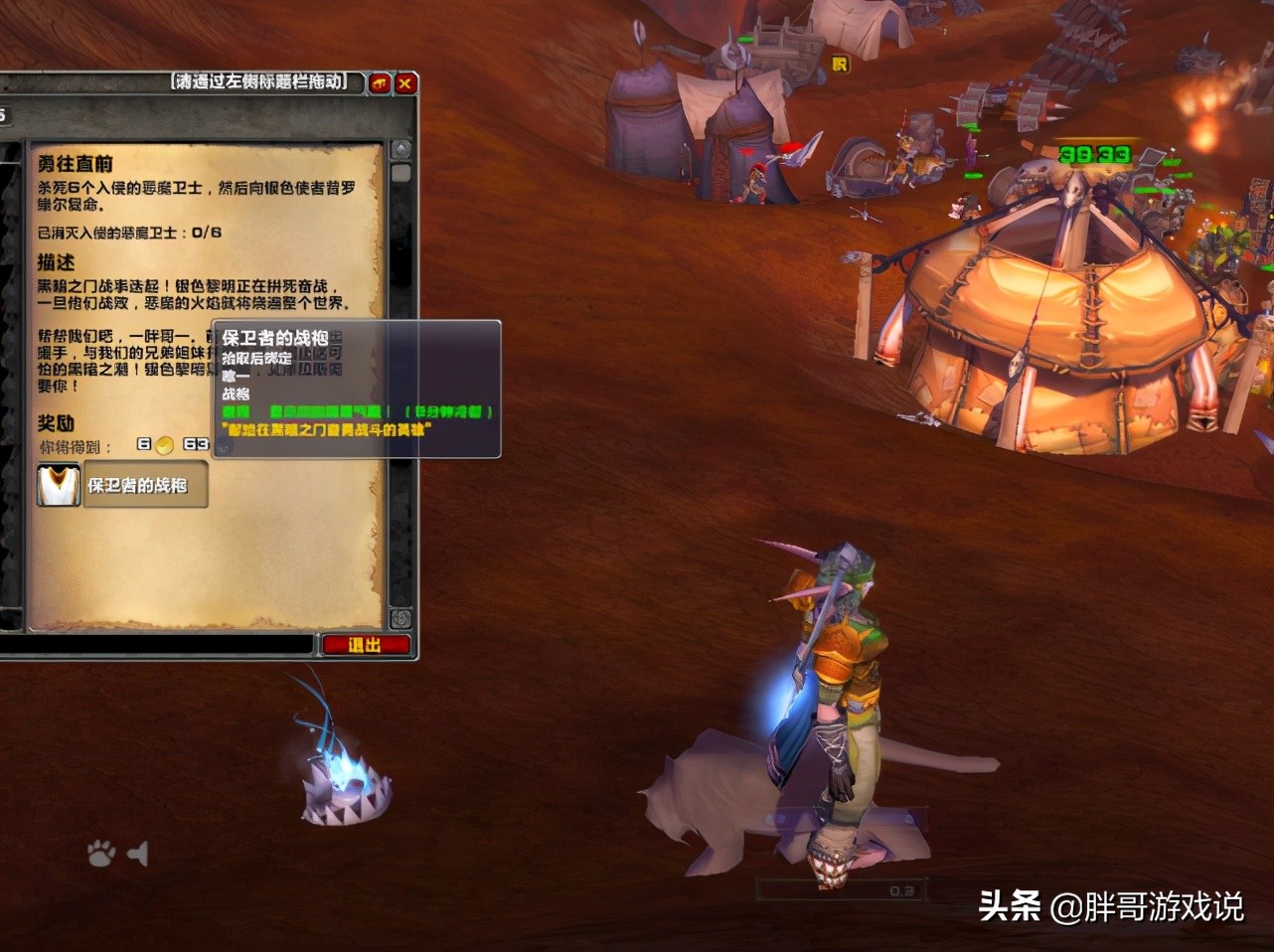This screenshot has height=952, width=1274.
Task: Click the boar head icon on the quest title bar
Action: (377, 83)
